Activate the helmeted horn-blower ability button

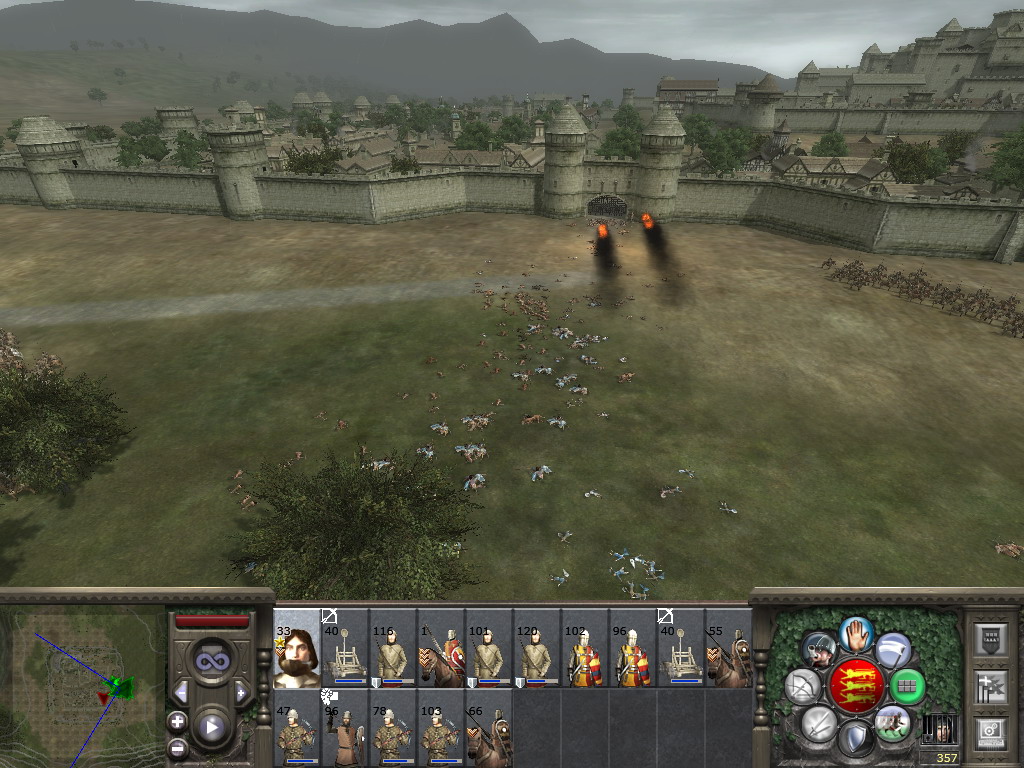click(x=819, y=650)
